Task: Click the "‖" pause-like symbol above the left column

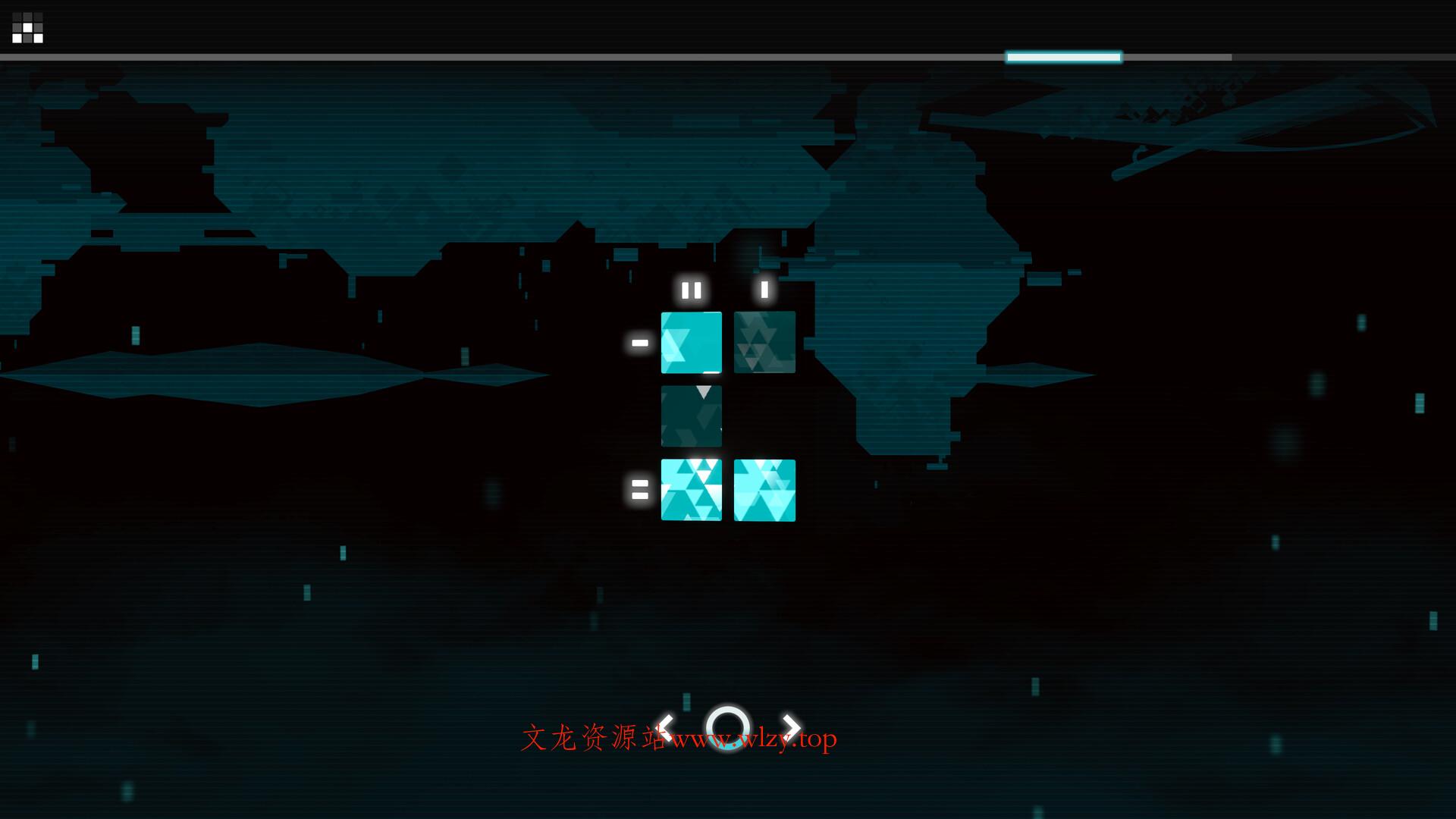Action: (x=692, y=289)
